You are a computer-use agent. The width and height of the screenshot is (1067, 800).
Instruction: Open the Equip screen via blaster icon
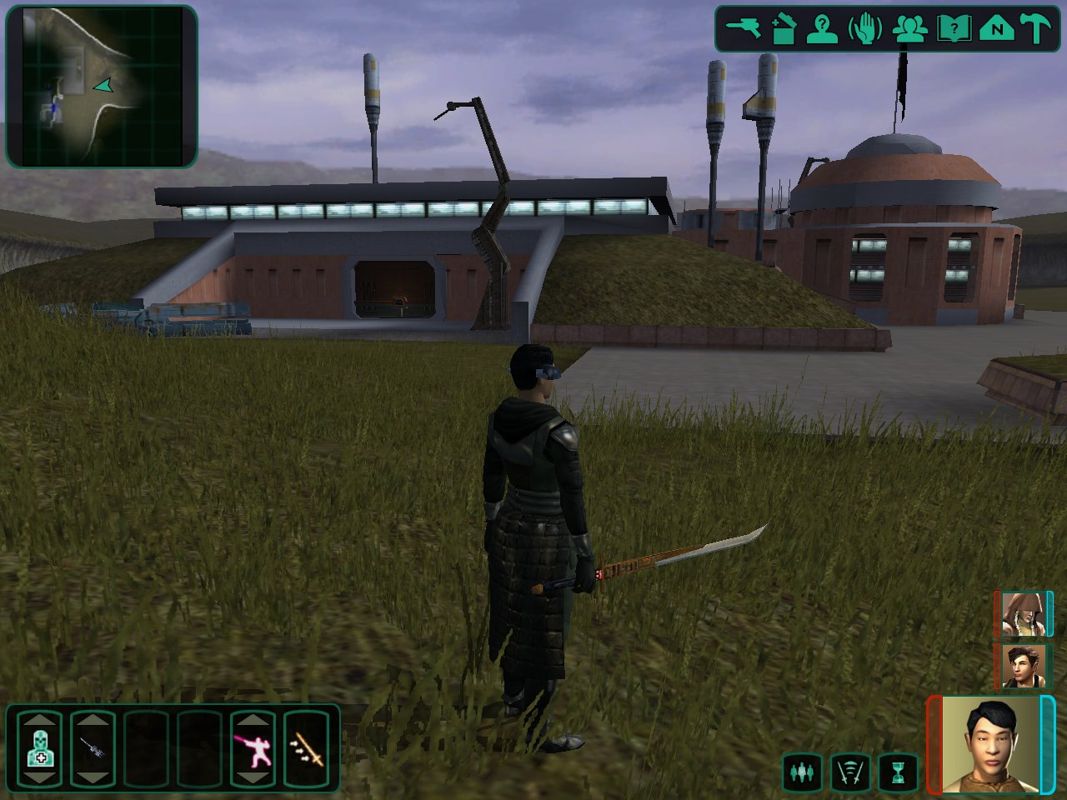(744, 28)
